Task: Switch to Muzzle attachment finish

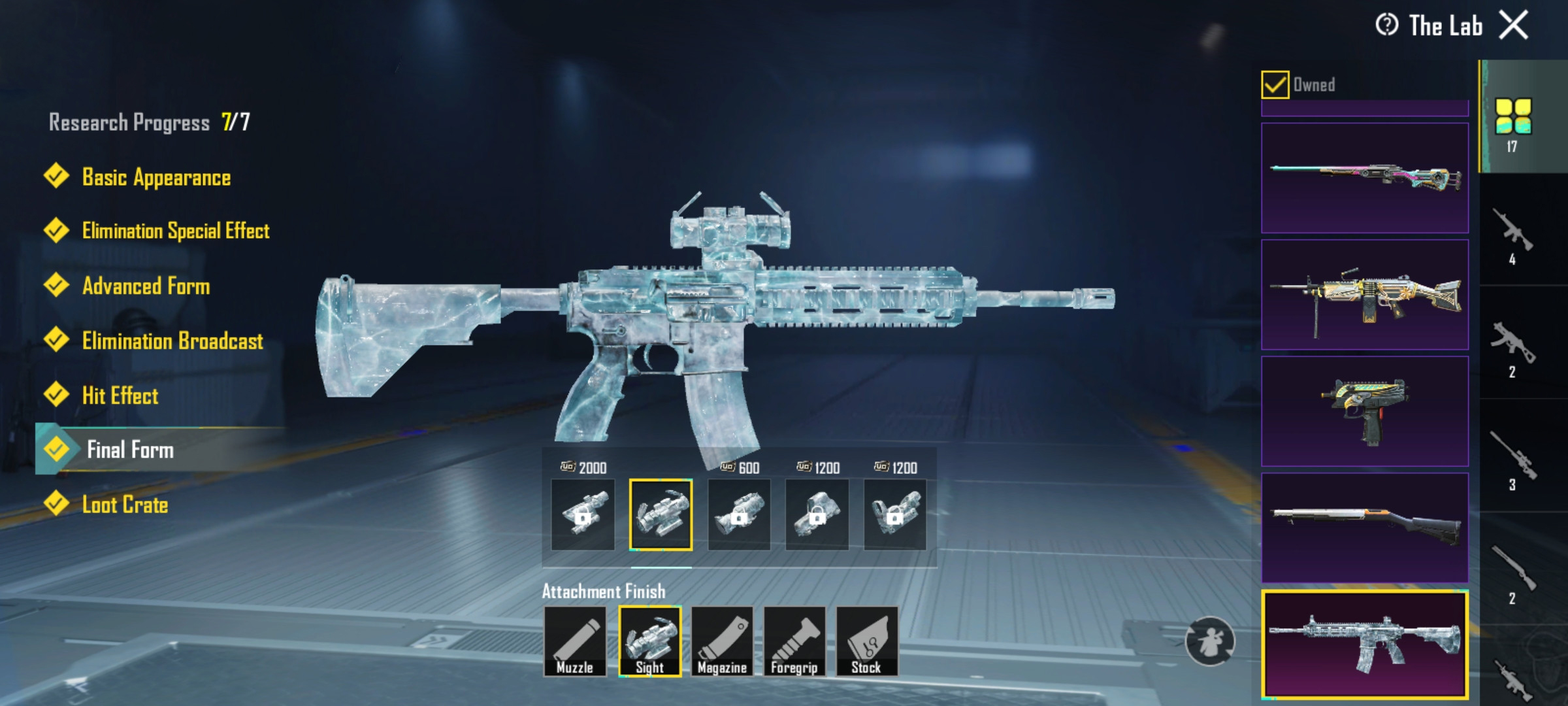Action: [x=575, y=641]
